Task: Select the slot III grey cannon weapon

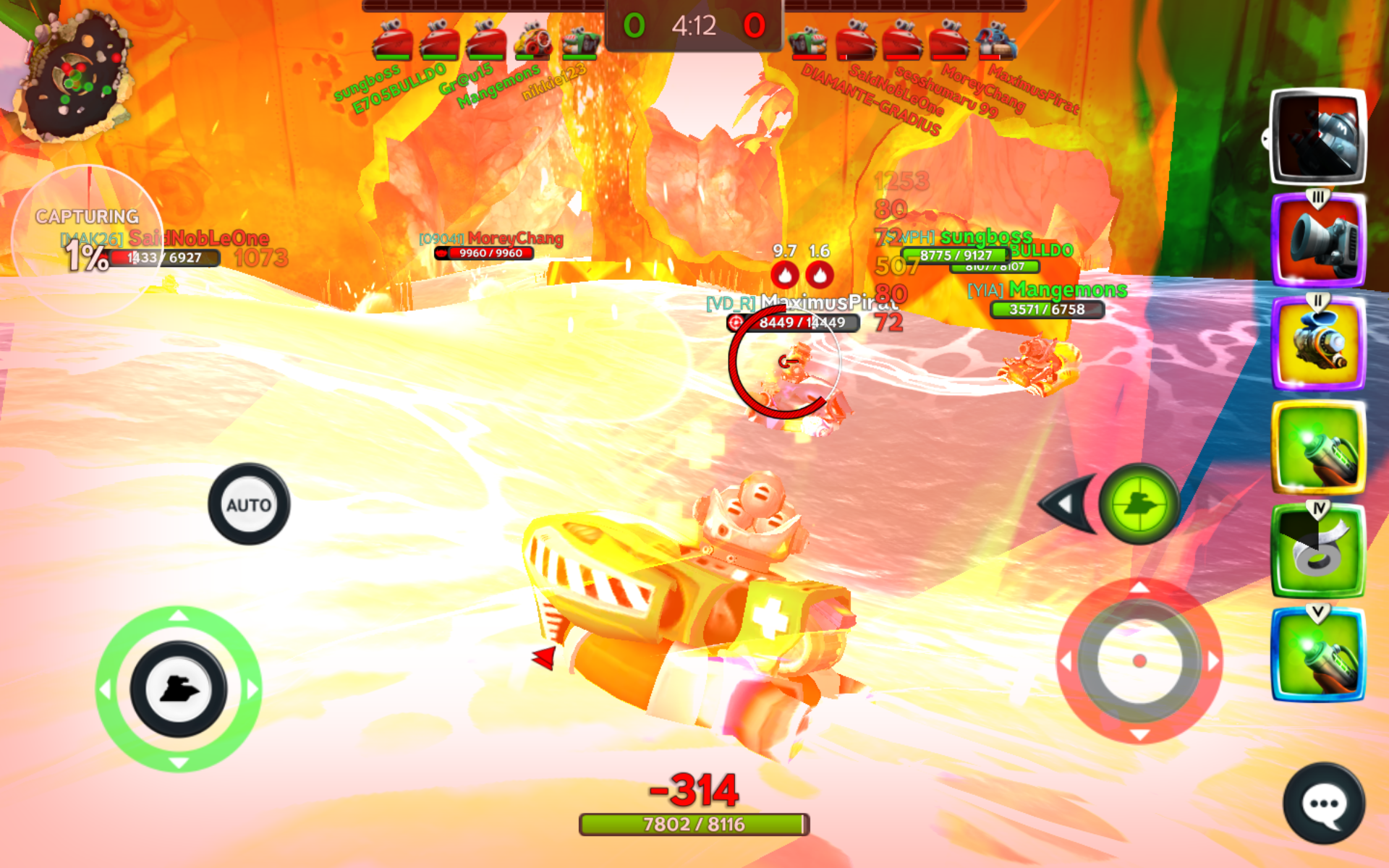Action: pyautogui.click(x=1318, y=240)
